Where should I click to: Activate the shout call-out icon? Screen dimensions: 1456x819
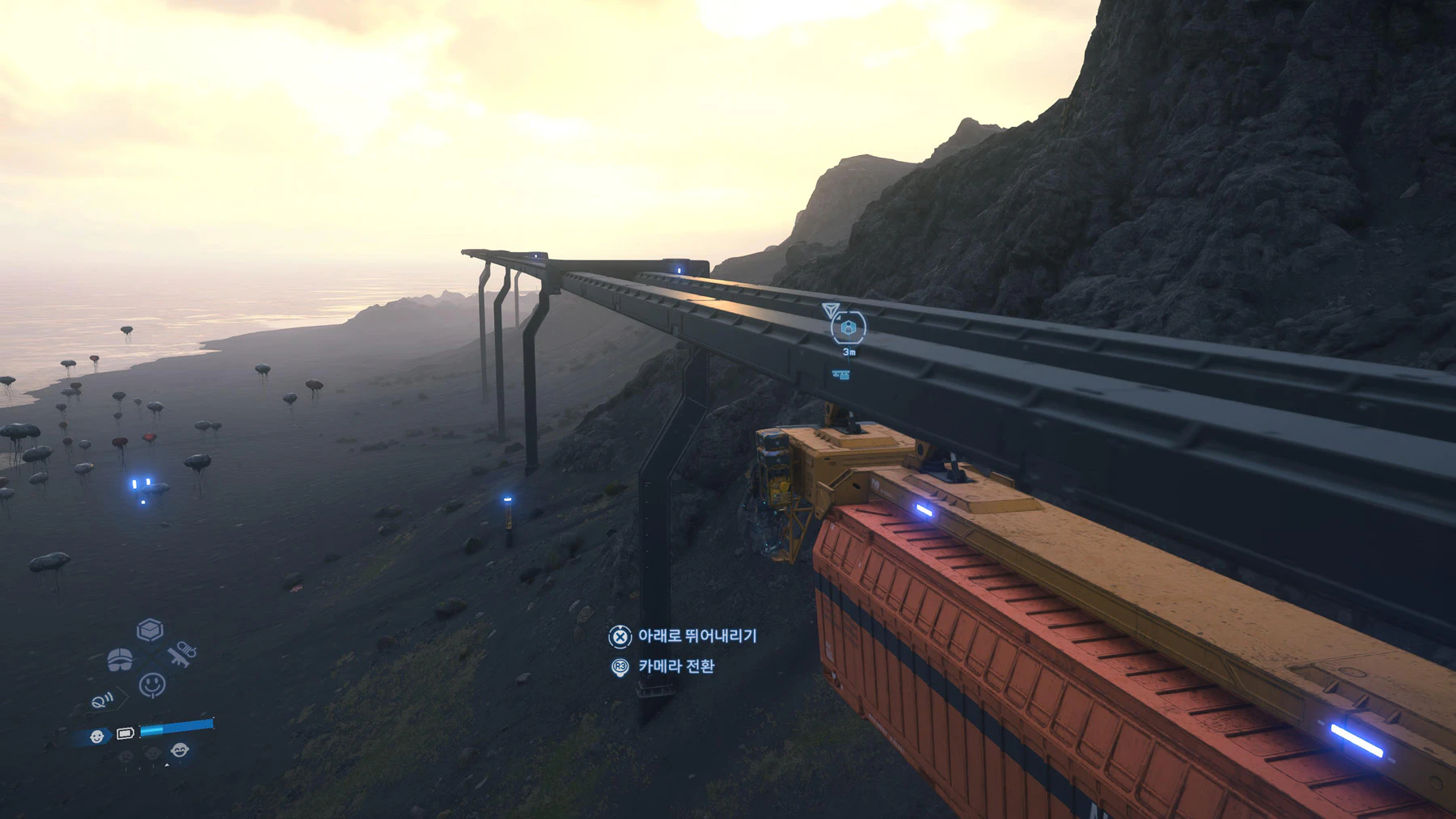click(102, 700)
